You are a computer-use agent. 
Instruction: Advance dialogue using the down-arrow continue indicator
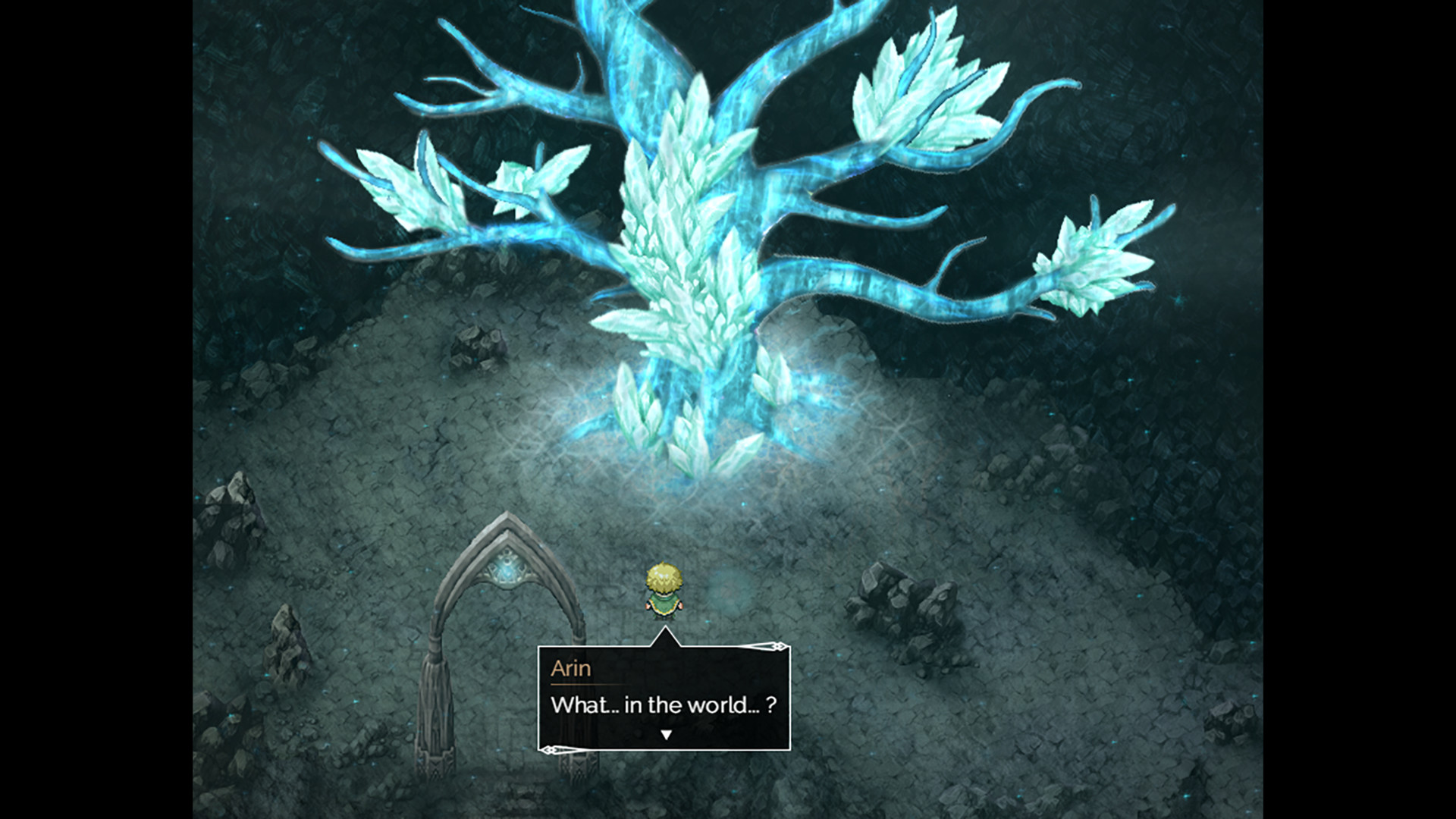666,733
